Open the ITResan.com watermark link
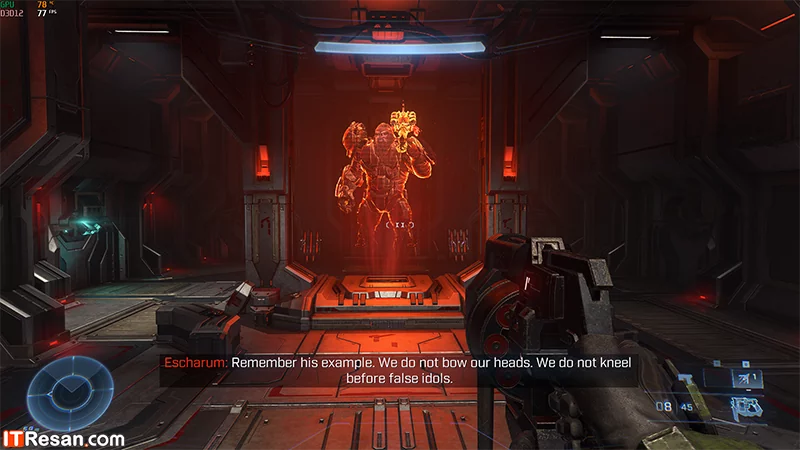 pos(63,437)
